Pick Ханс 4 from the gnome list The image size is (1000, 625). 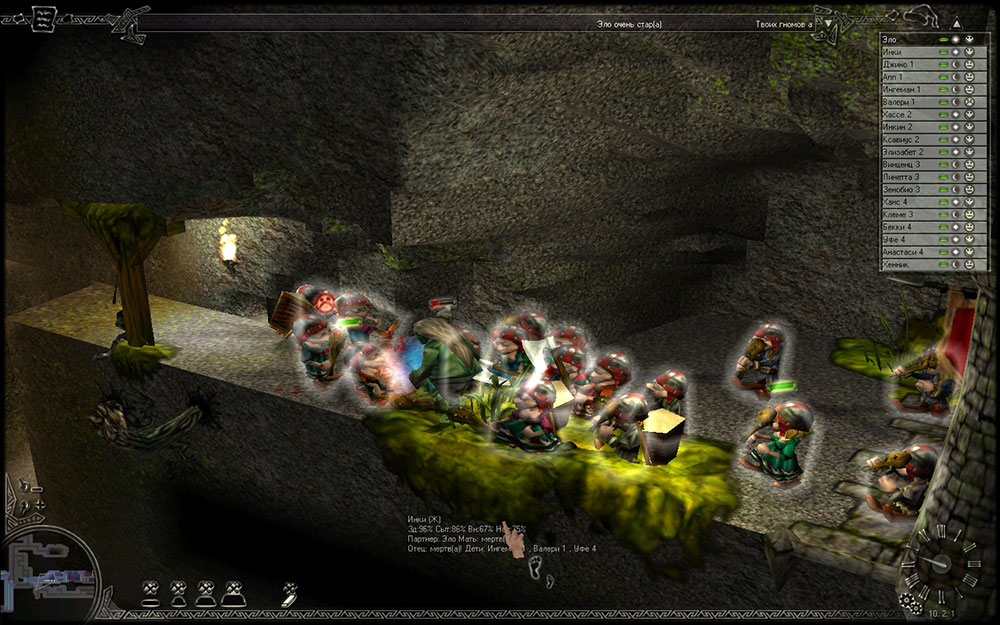click(x=905, y=202)
